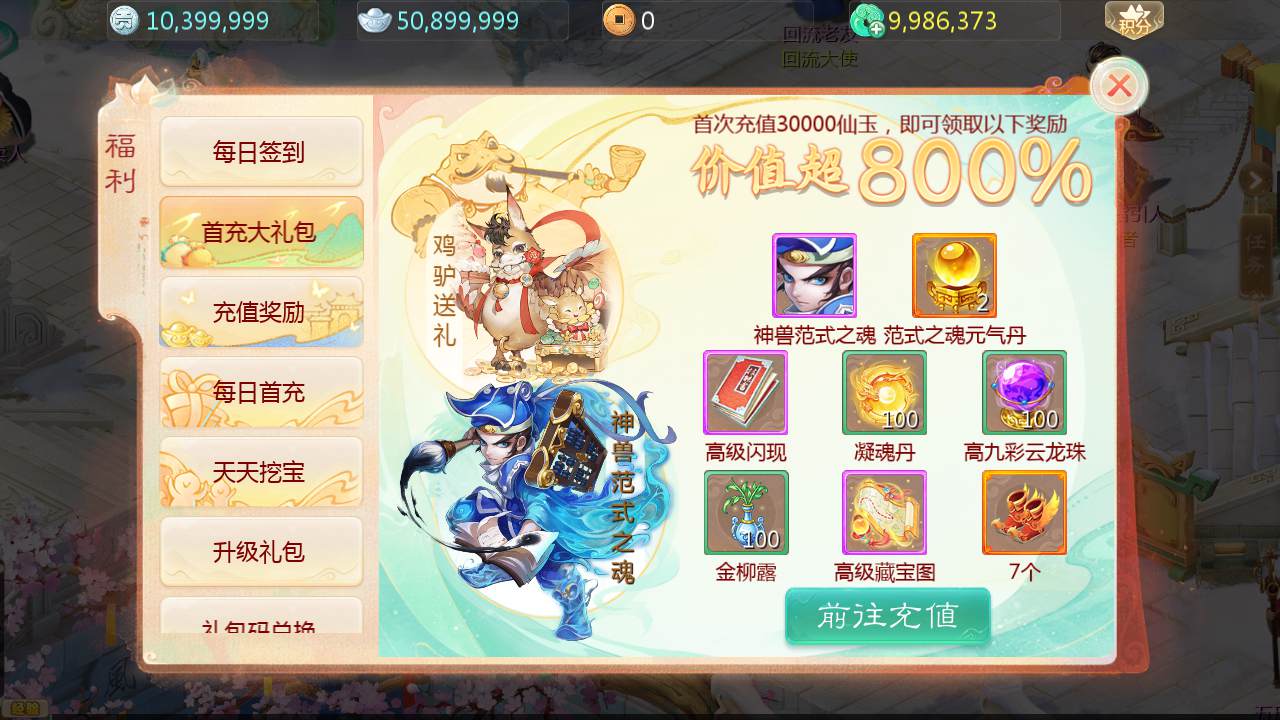Show the 升级礼包 tab
Image resolution: width=1280 pixels, height=720 pixels.
(x=260, y=552)
